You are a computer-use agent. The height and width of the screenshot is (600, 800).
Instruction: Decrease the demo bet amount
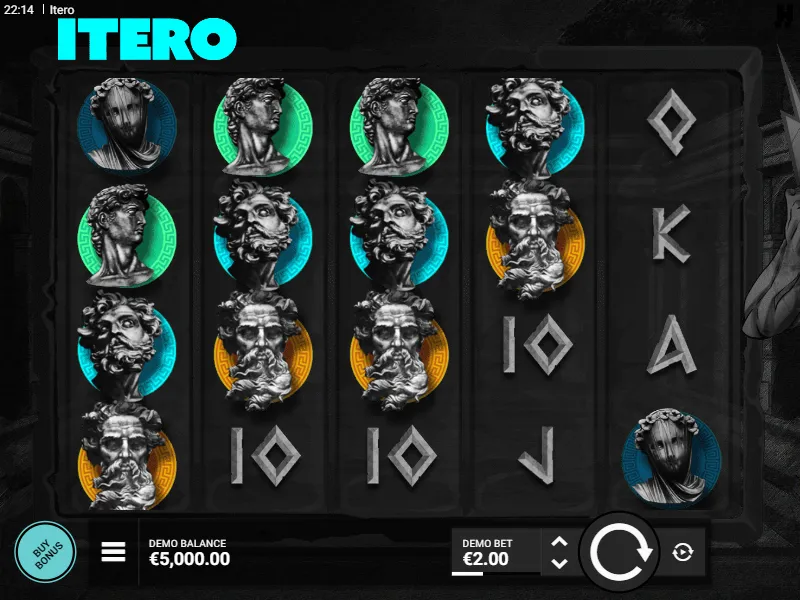click(x=559, y=563)
